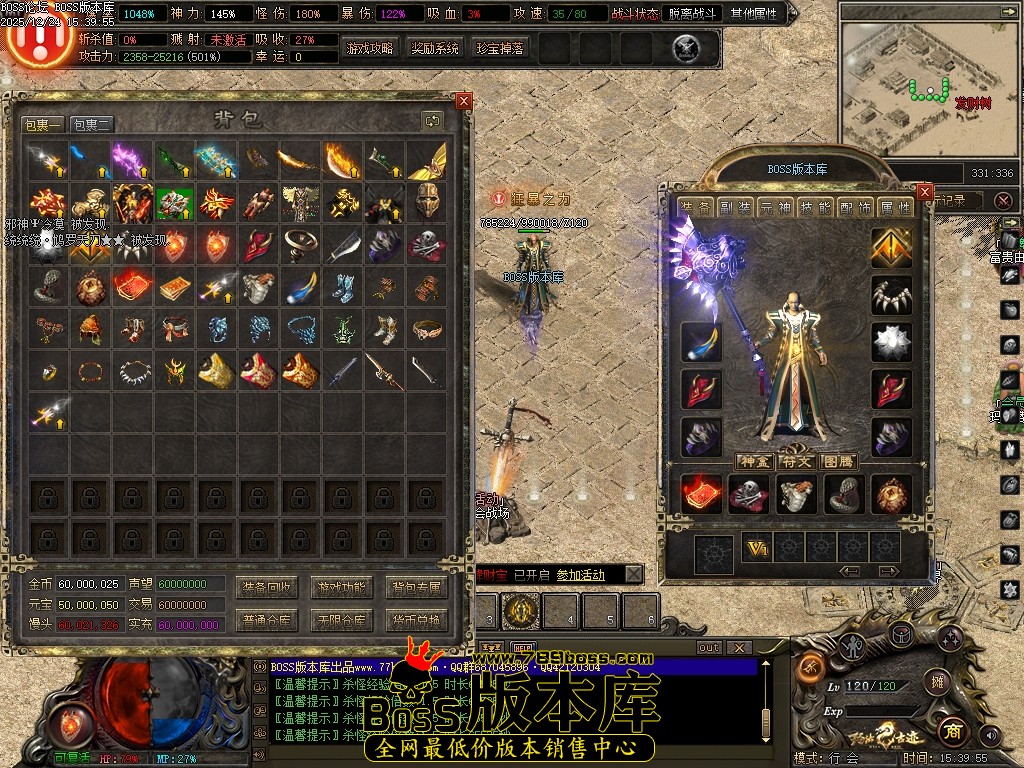
Task: Open the 珍宝掉落 treasure drops list
Action: tap(500, 48)
